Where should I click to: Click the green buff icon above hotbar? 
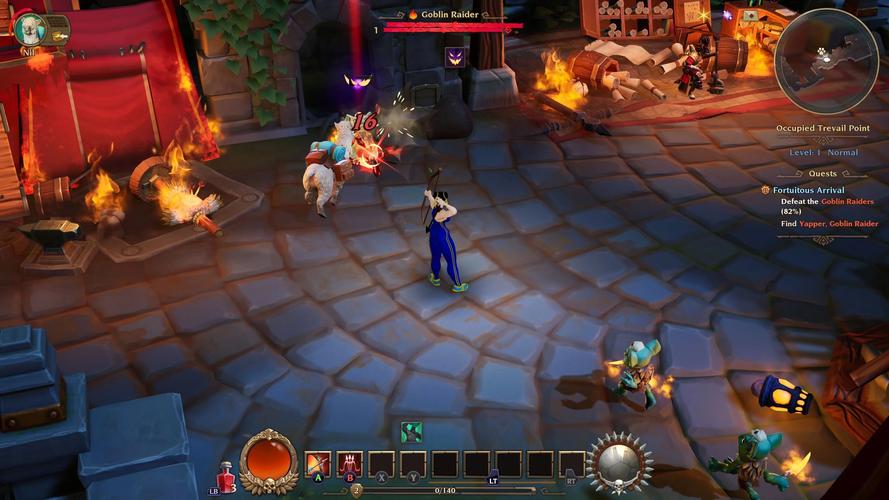(411, 432)
